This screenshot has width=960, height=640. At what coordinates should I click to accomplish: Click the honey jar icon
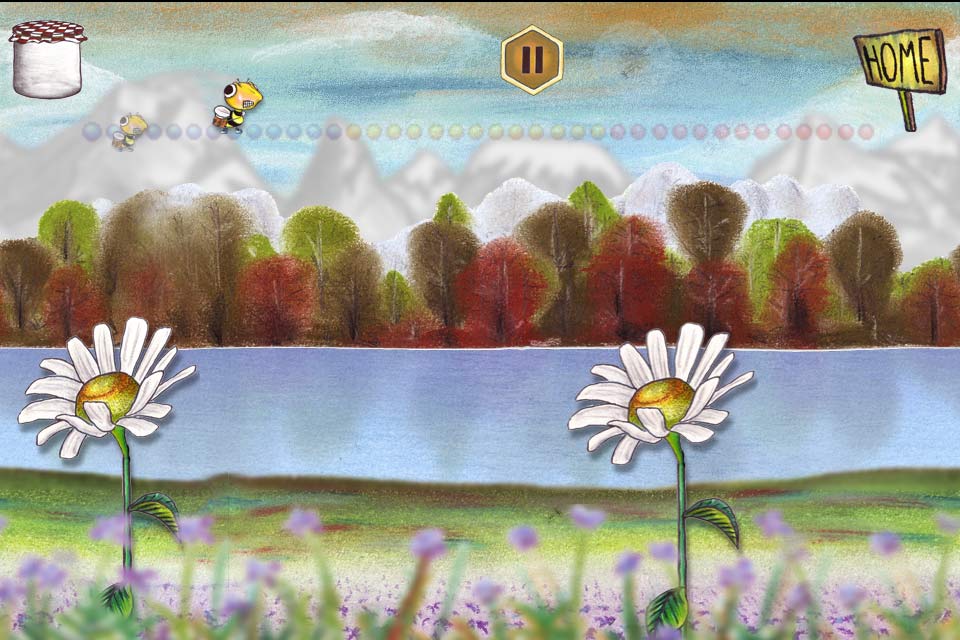pos(47,60)
